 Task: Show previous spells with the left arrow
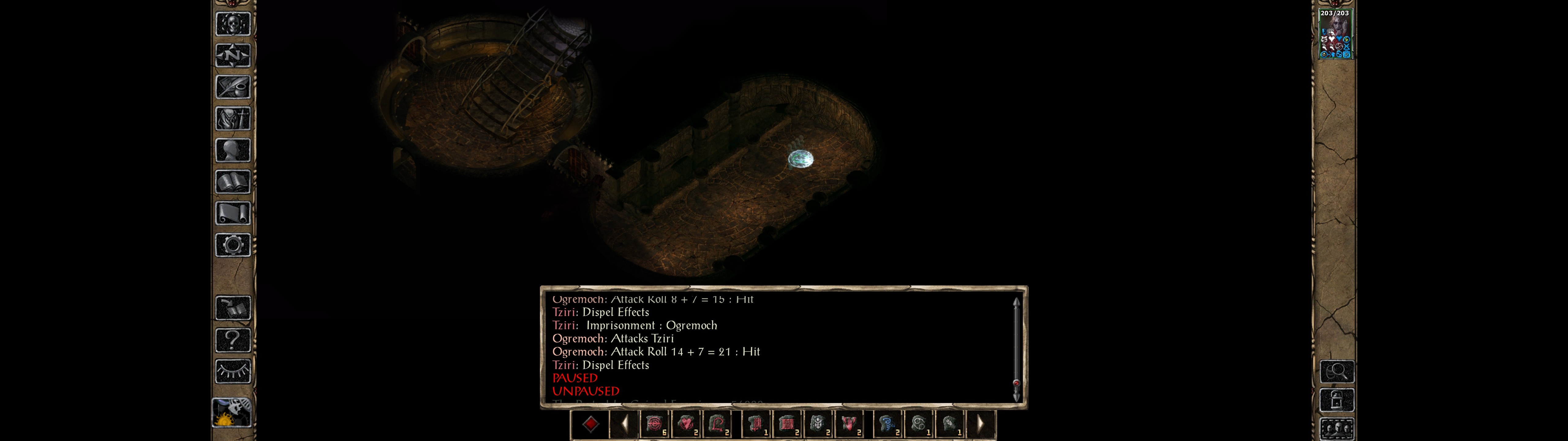[624, 423]
